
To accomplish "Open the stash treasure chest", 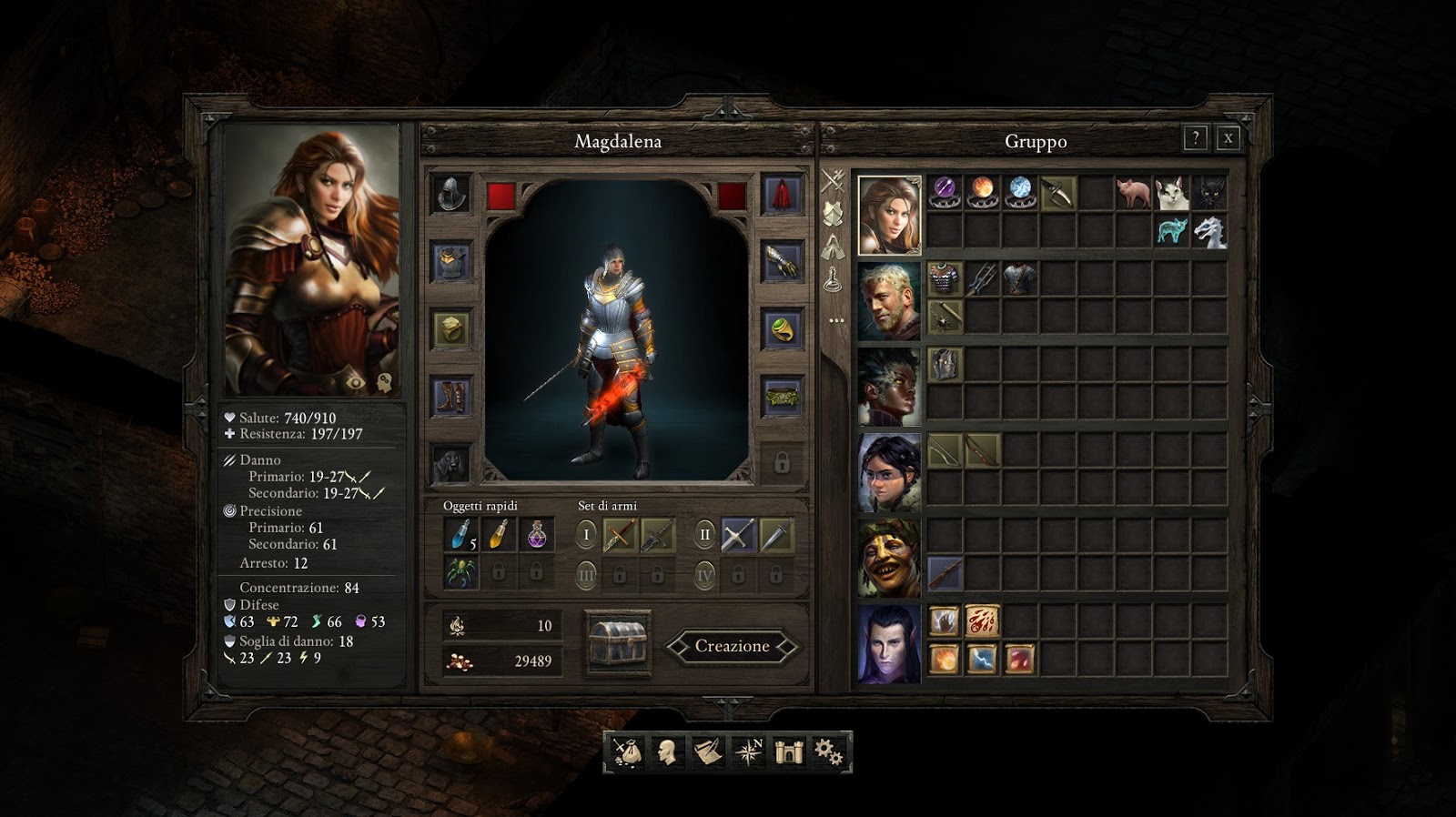I will coord(618,642).
